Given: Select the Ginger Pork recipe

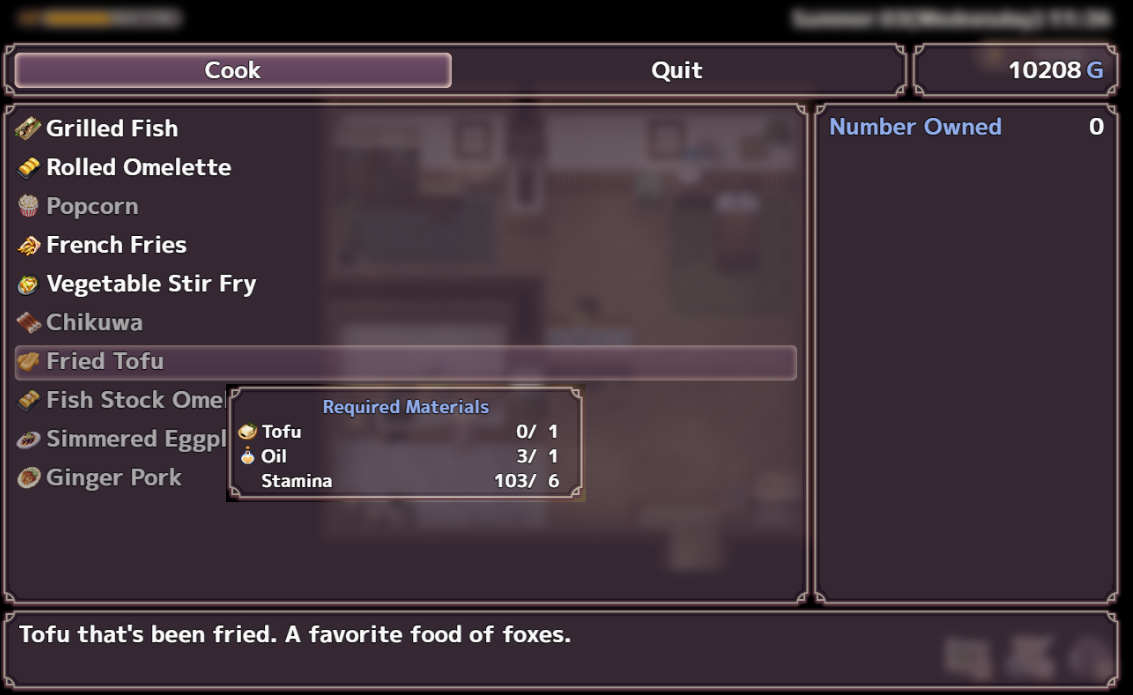Looking at the screenshot, I should tap(113, 478).
